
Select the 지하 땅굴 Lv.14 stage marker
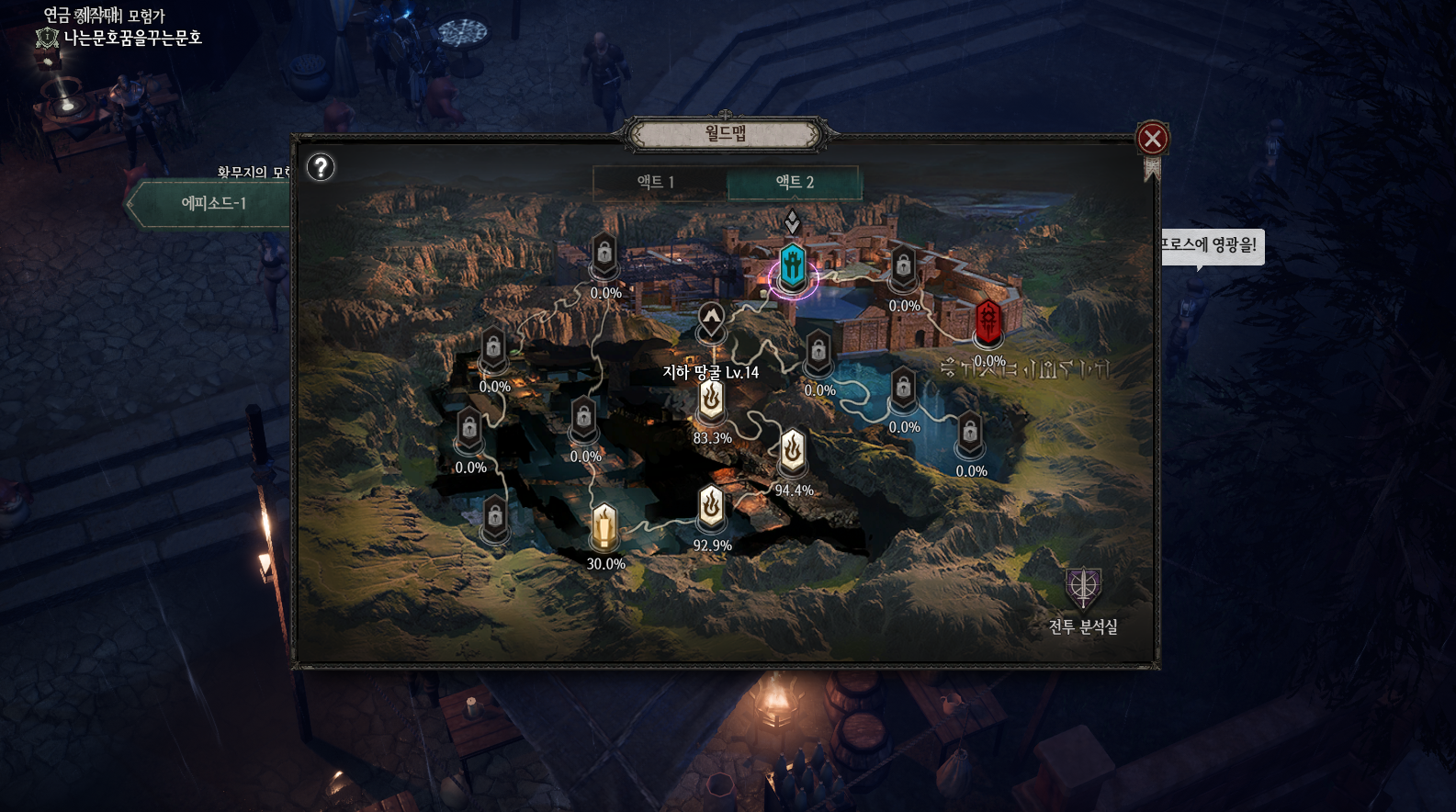[711, 400]
